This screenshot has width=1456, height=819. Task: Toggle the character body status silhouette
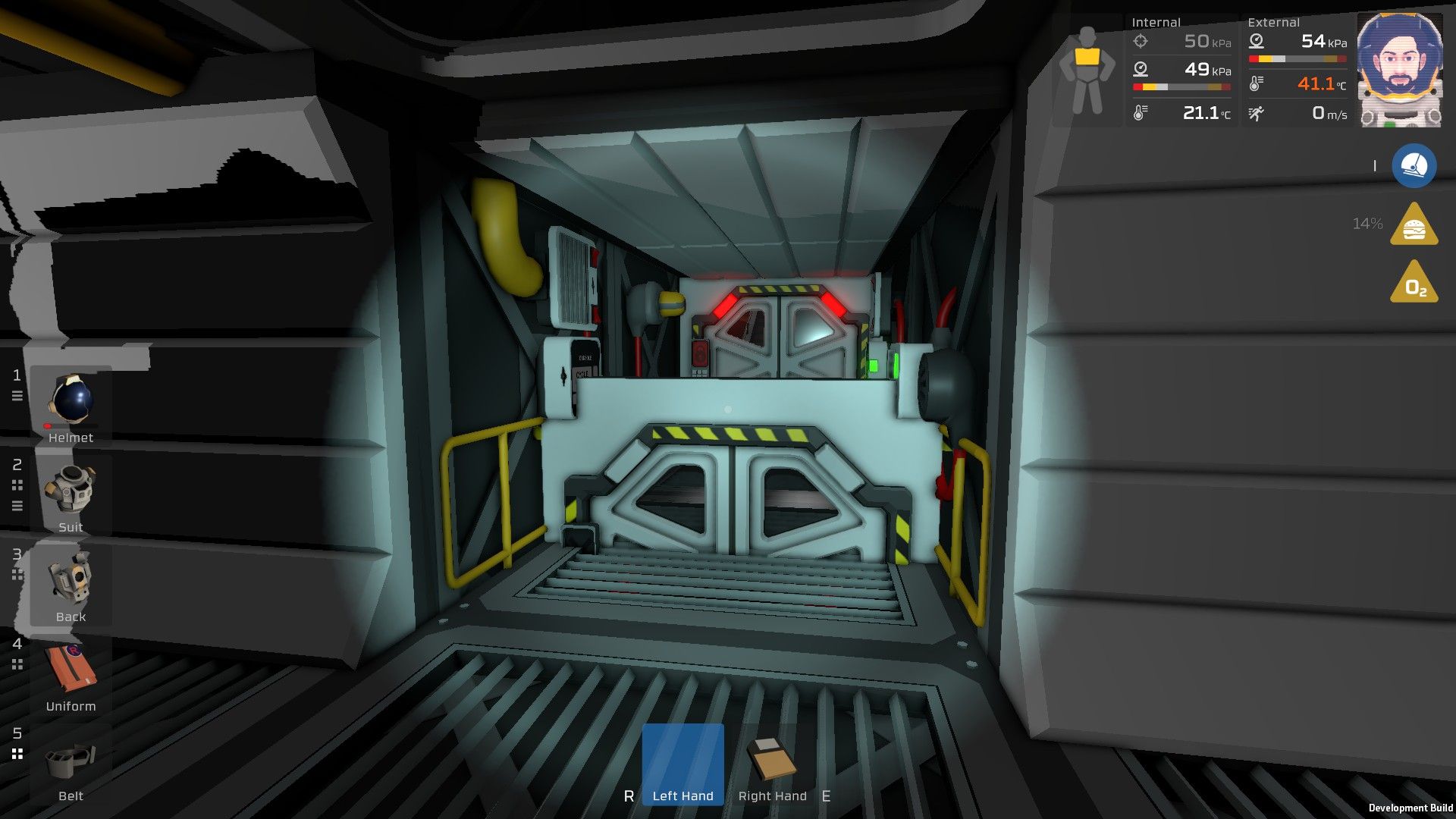point(1088,68)
